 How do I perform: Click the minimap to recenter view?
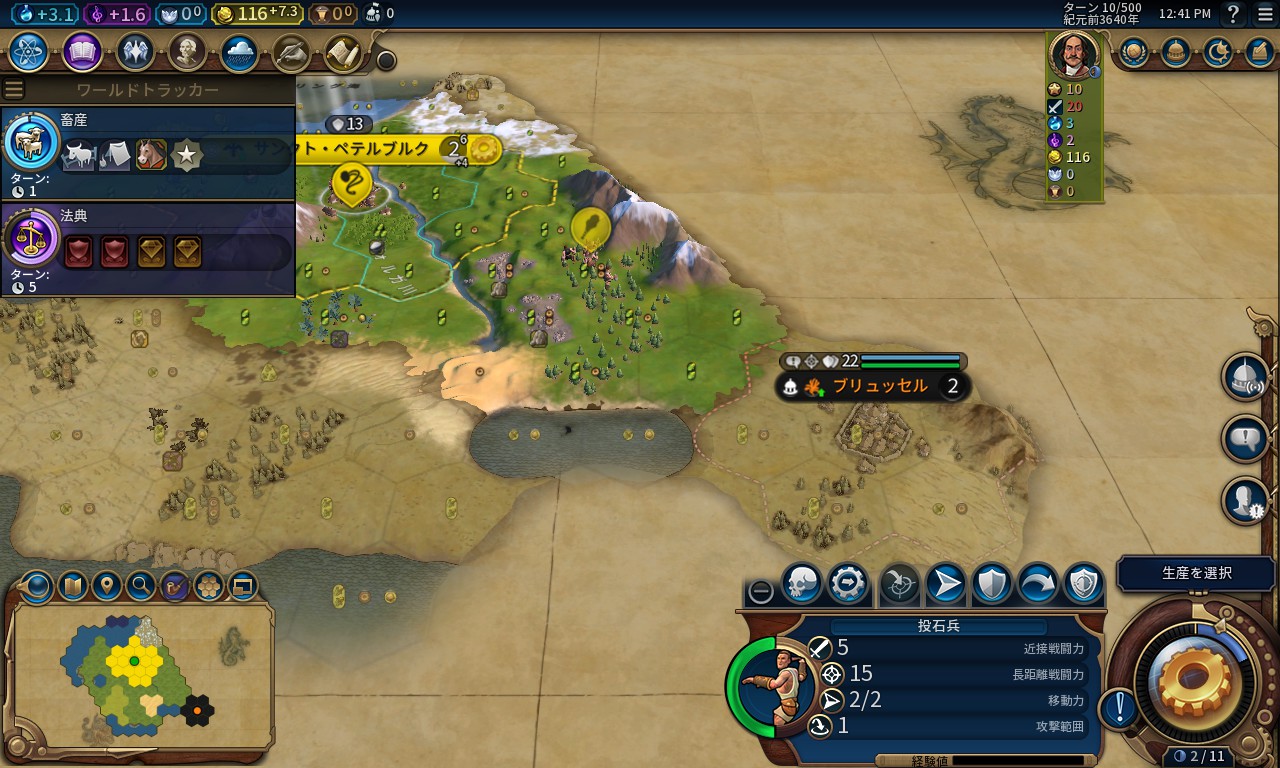pyautogui.click(x=140, y=675)
